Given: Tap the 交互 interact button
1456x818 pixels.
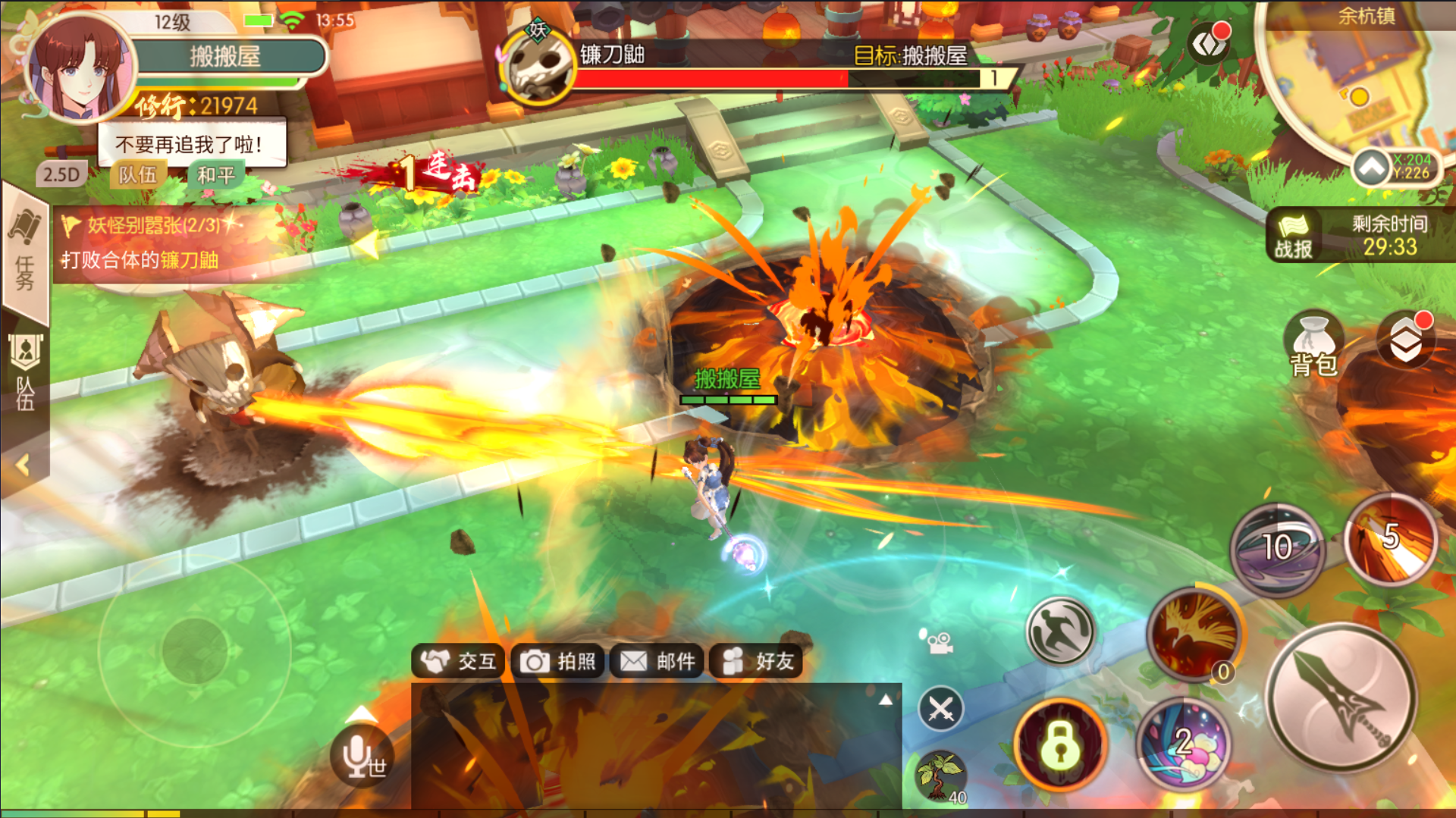Looking at the screenshot, I should 459,662.
